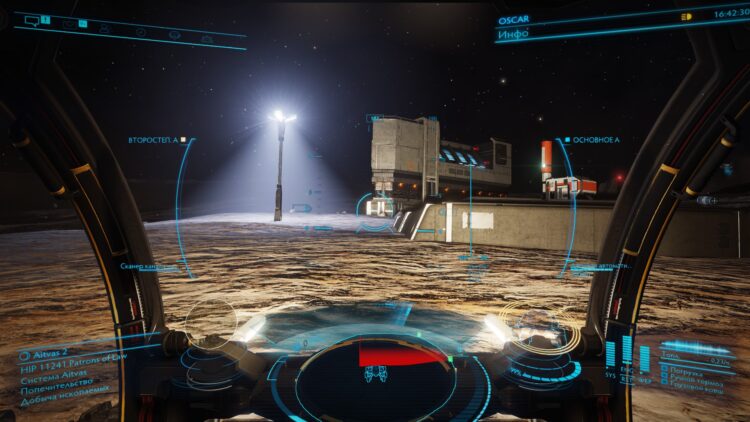Select the 'Второстеп. A' fire group label

tap(153, 140)
